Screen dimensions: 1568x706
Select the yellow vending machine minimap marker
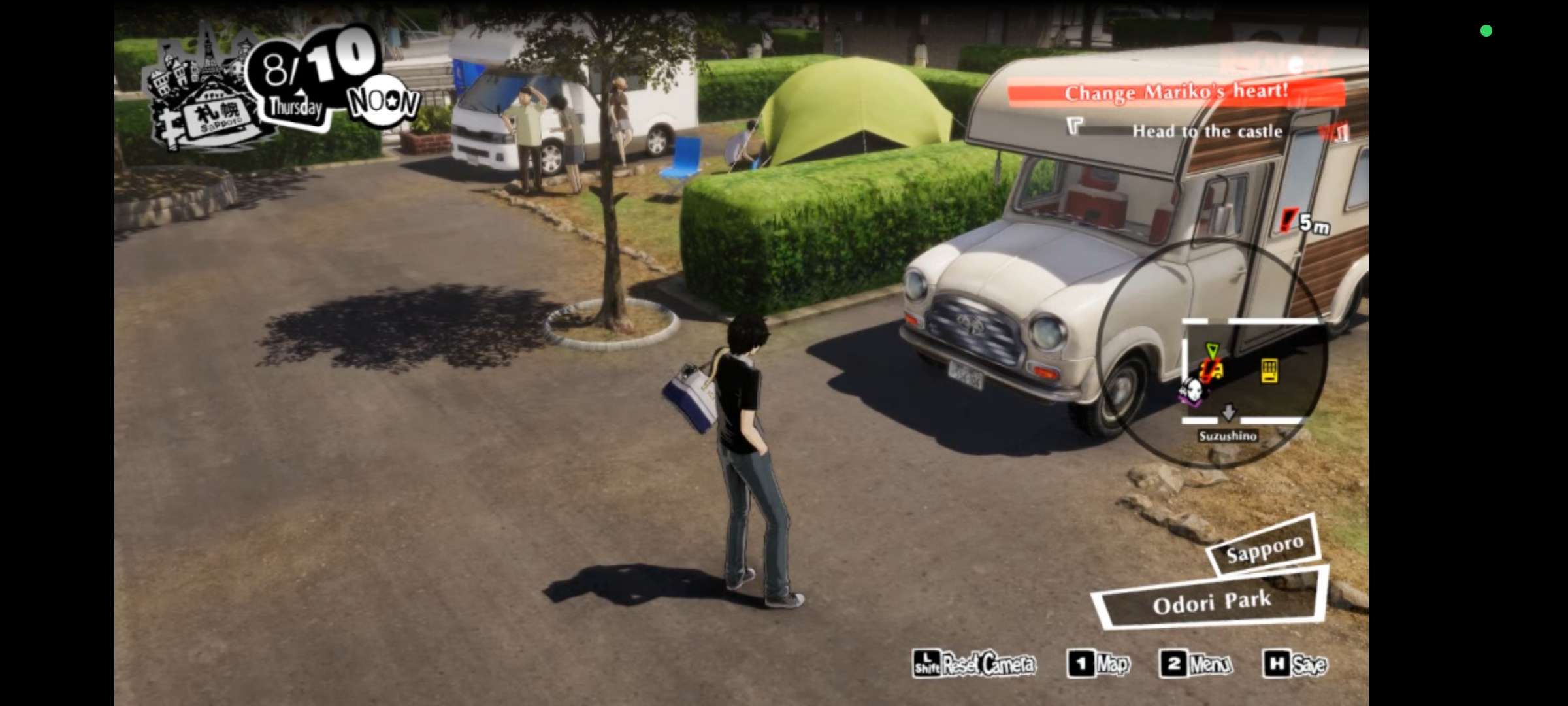pyautogui.click(x=1269, y=371)
